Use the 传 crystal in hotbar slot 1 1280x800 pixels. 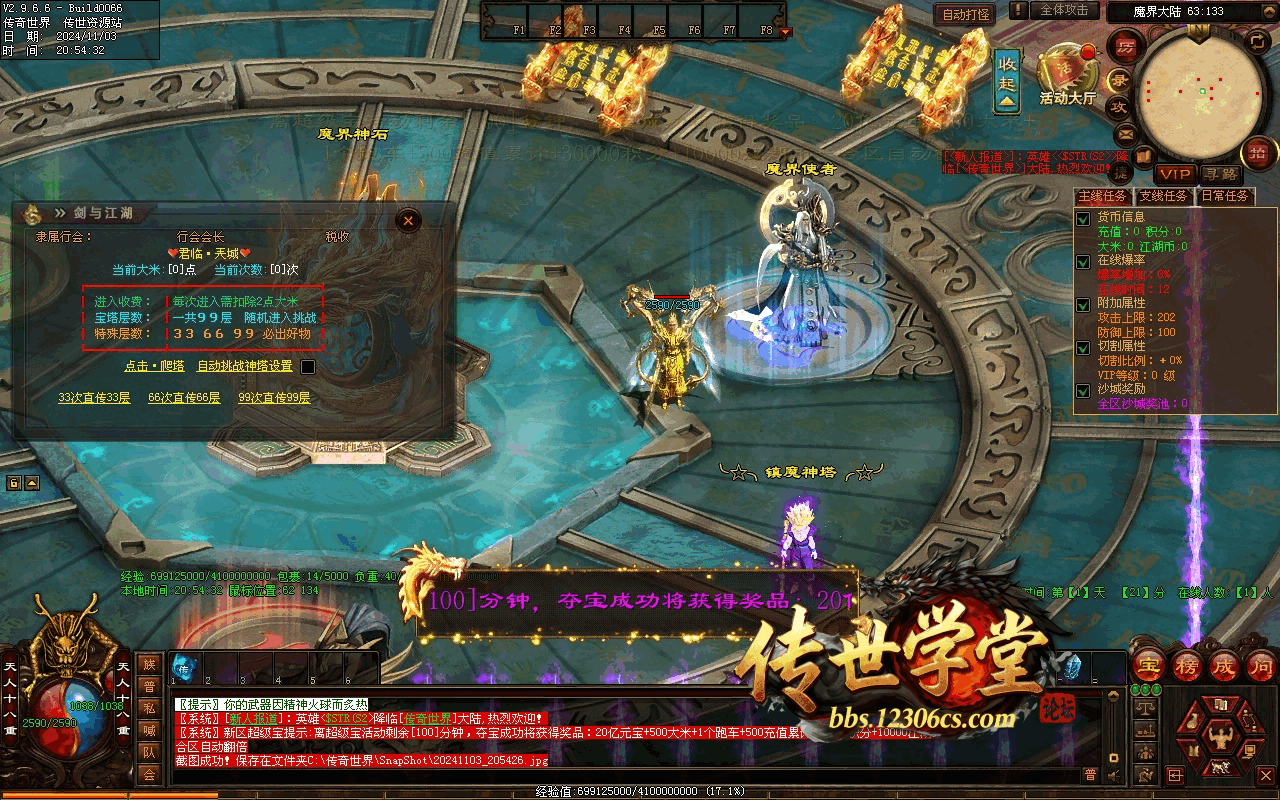(184, 668)
